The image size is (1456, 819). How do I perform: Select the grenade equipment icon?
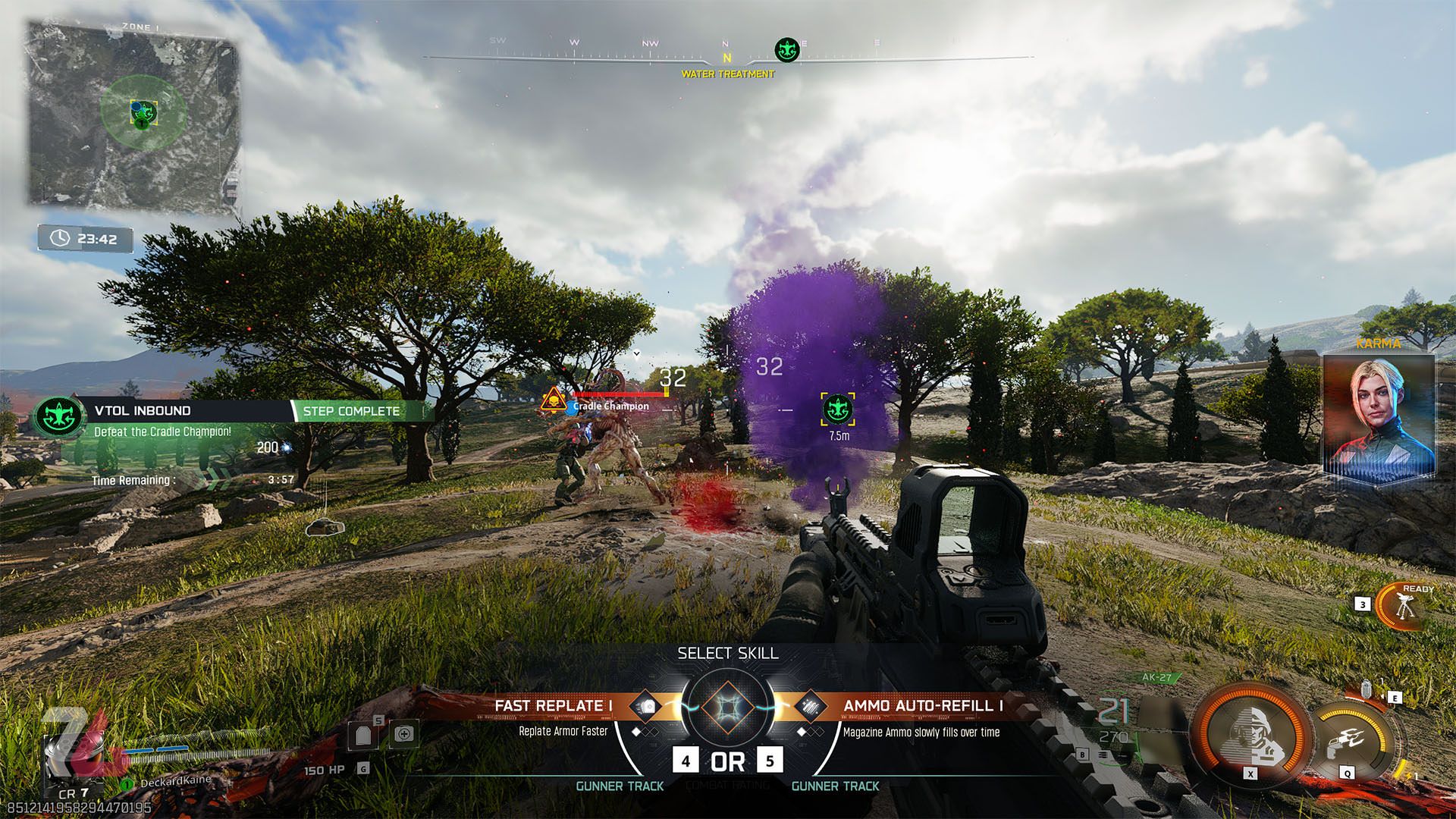coord(1367,688)
